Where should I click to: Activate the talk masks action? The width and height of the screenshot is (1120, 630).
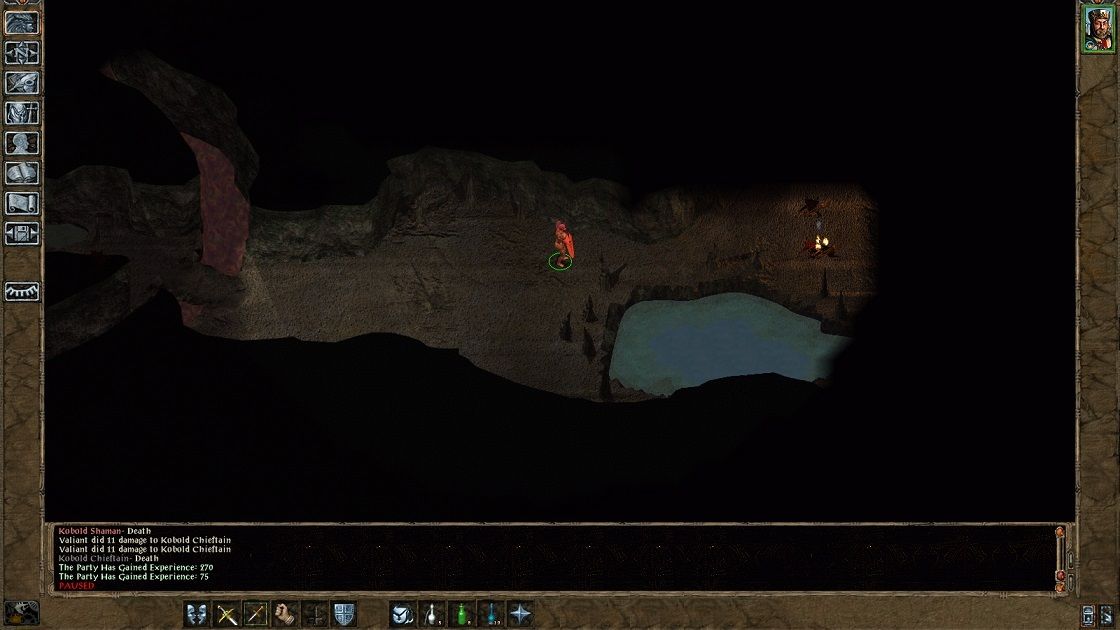click(x=198, y=614)
